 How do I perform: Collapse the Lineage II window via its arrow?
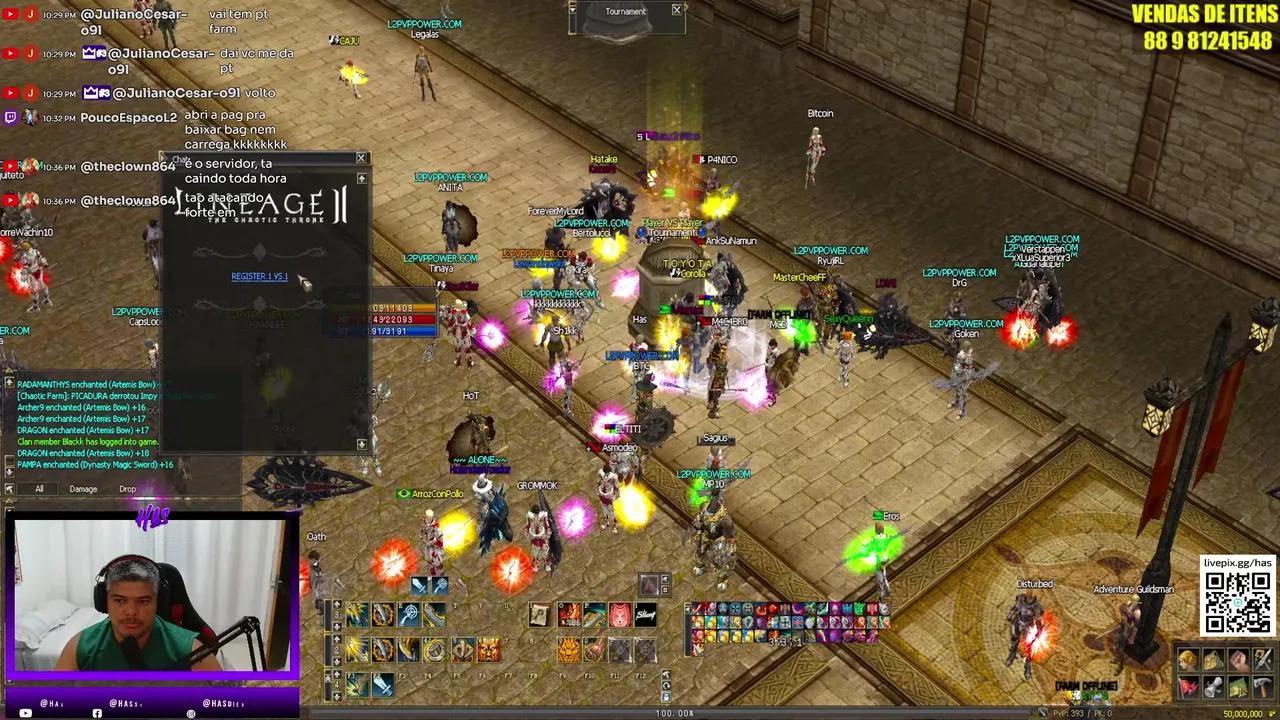tap(361, 178)
